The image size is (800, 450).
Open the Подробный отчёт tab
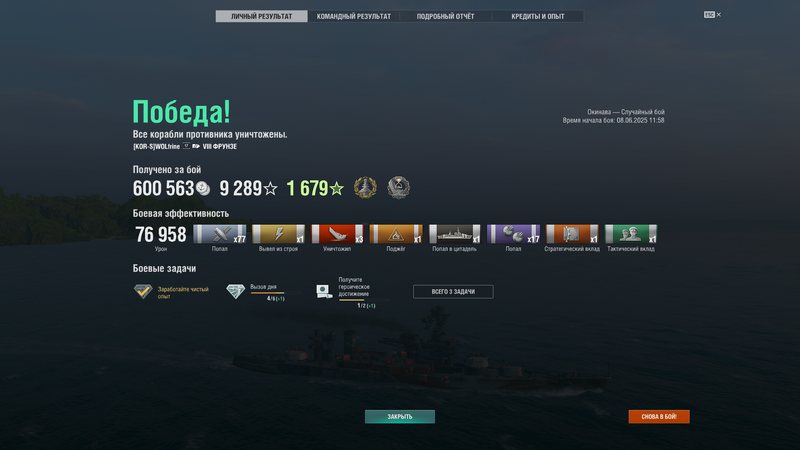point(445,16)
